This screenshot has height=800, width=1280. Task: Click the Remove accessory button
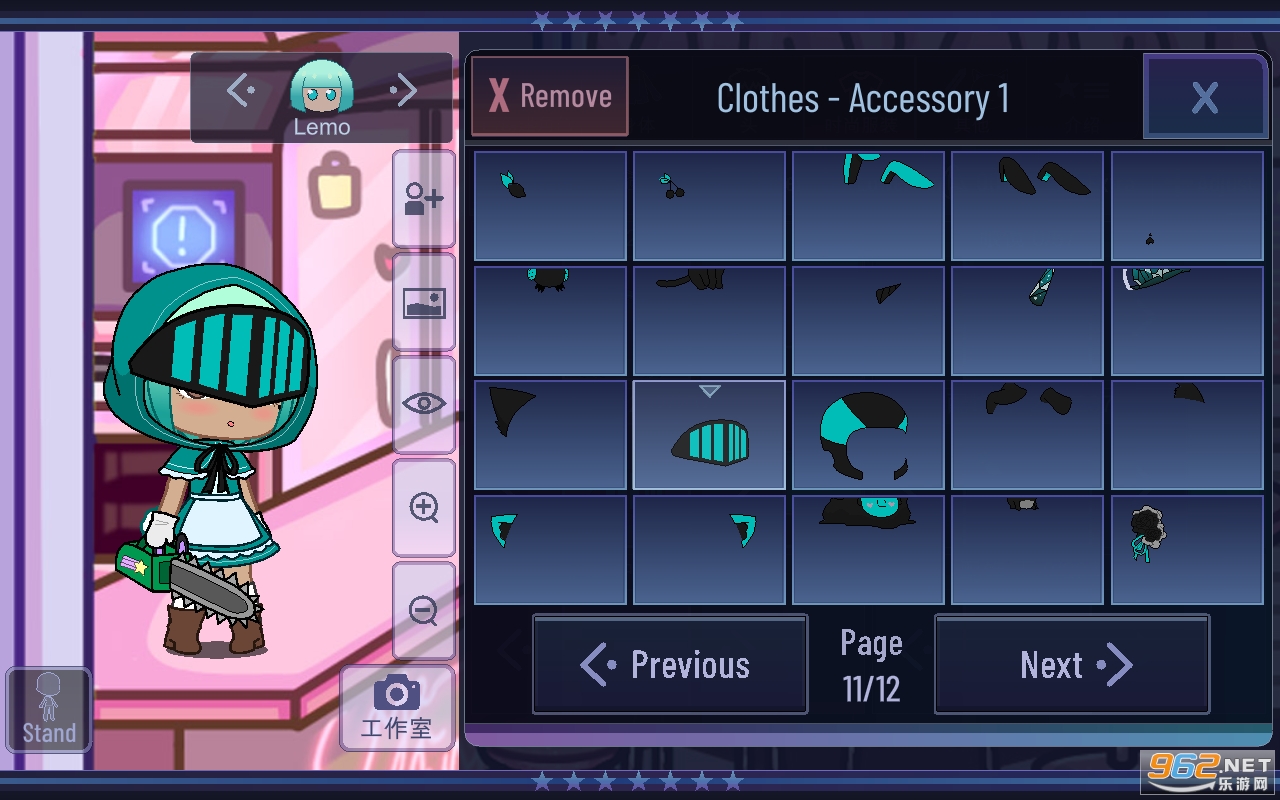coord(550,96)
